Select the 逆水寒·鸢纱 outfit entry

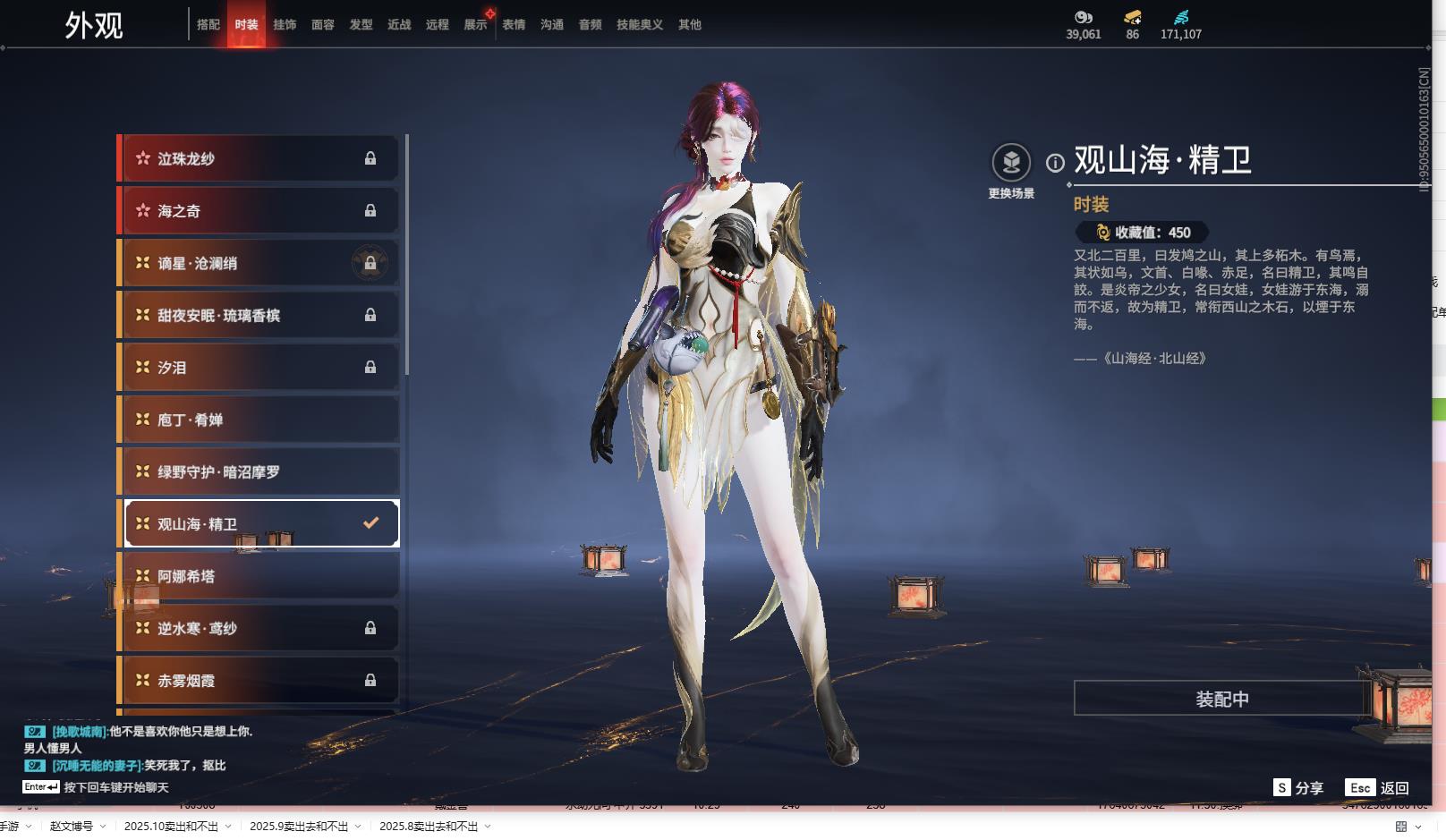tap(259, 629)
